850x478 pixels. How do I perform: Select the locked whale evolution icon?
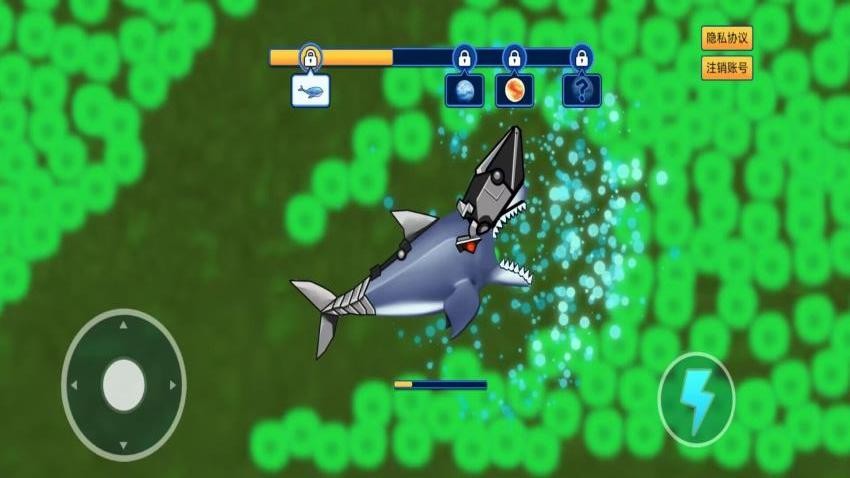[x=310, y=91]
